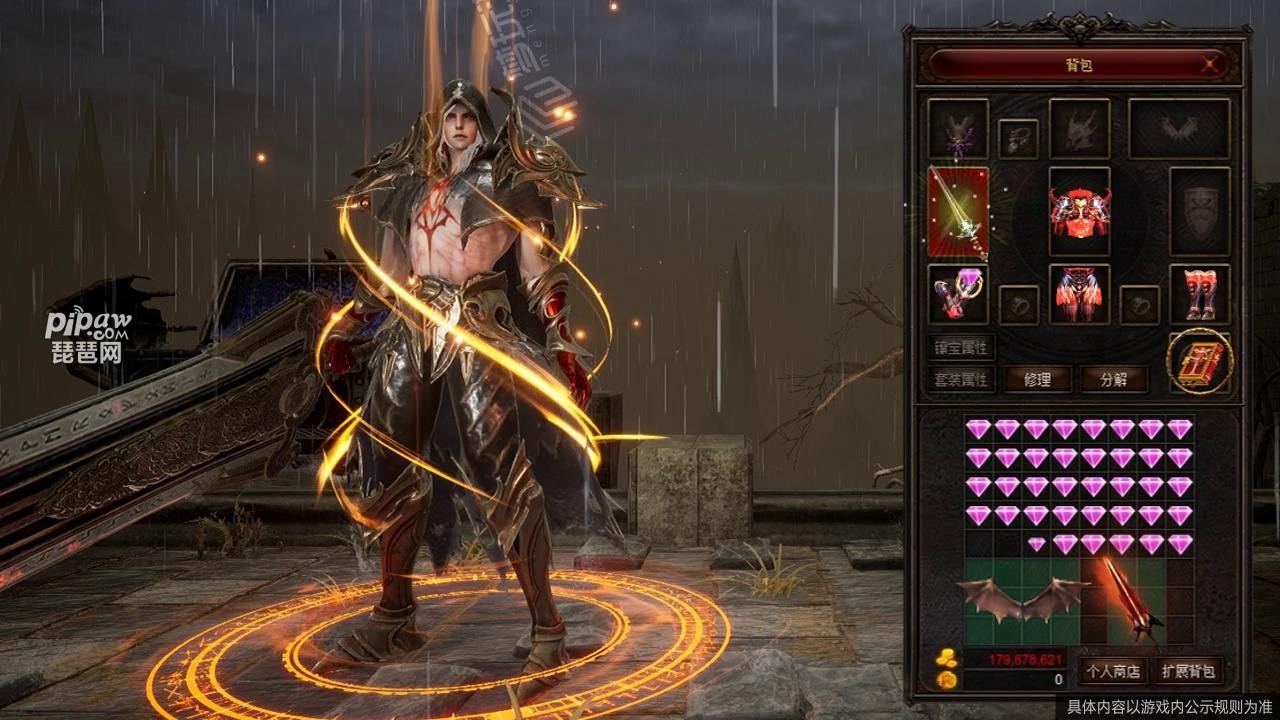This screenshot has height=720, width=1280.
Task: Click the 分解 dismantle button
Action: [1113, 379]
